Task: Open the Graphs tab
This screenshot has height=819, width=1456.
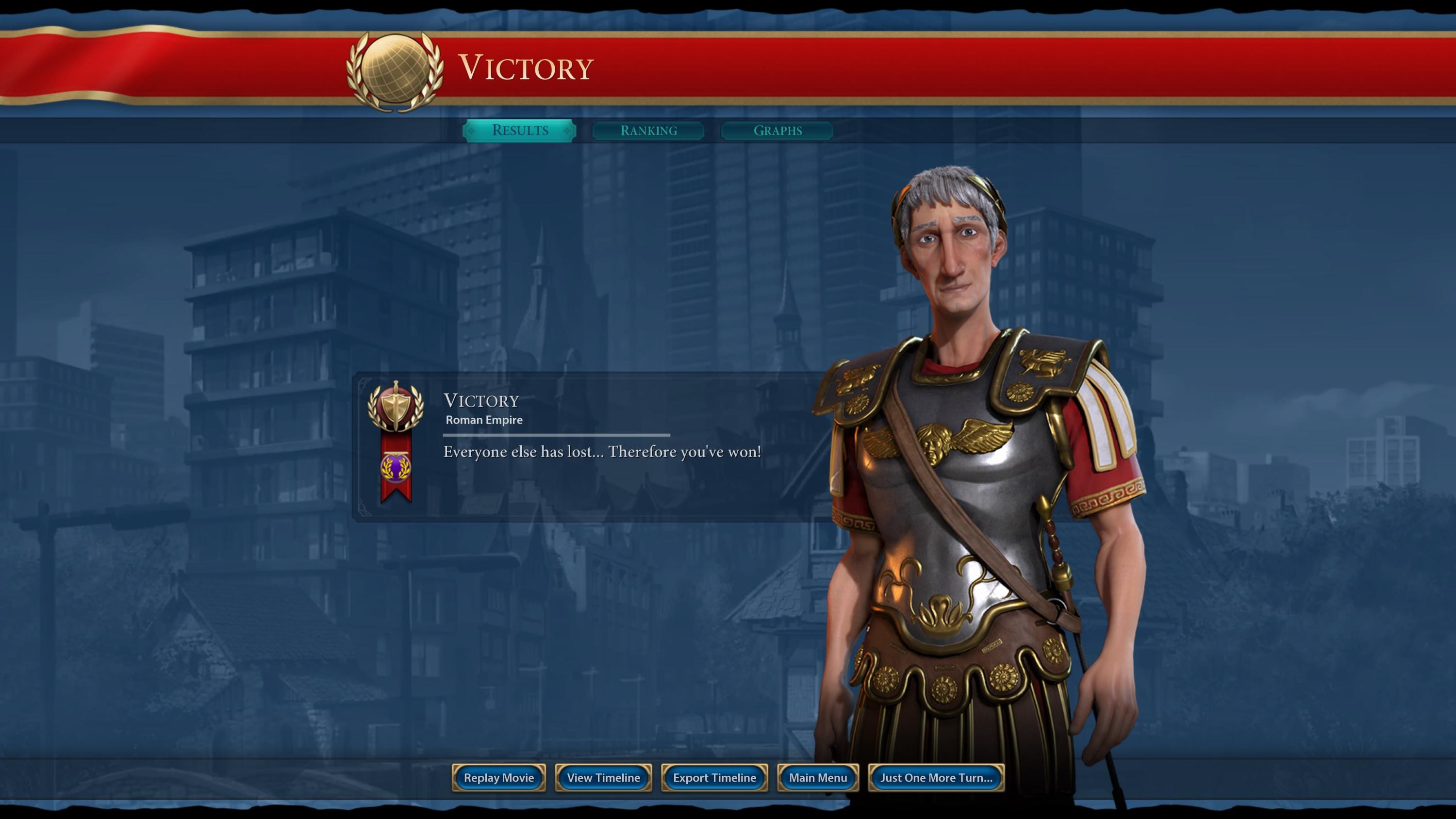Action: [777, 131]
